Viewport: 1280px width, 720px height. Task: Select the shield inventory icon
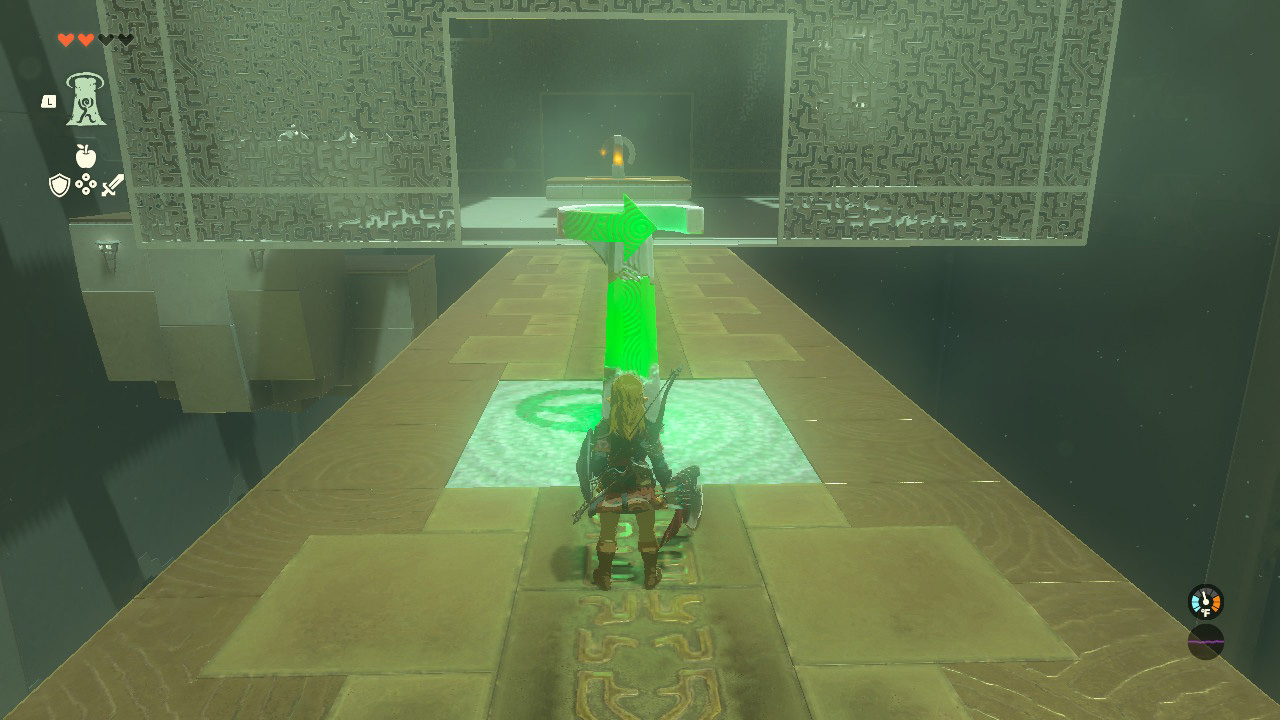coord(60,185)
